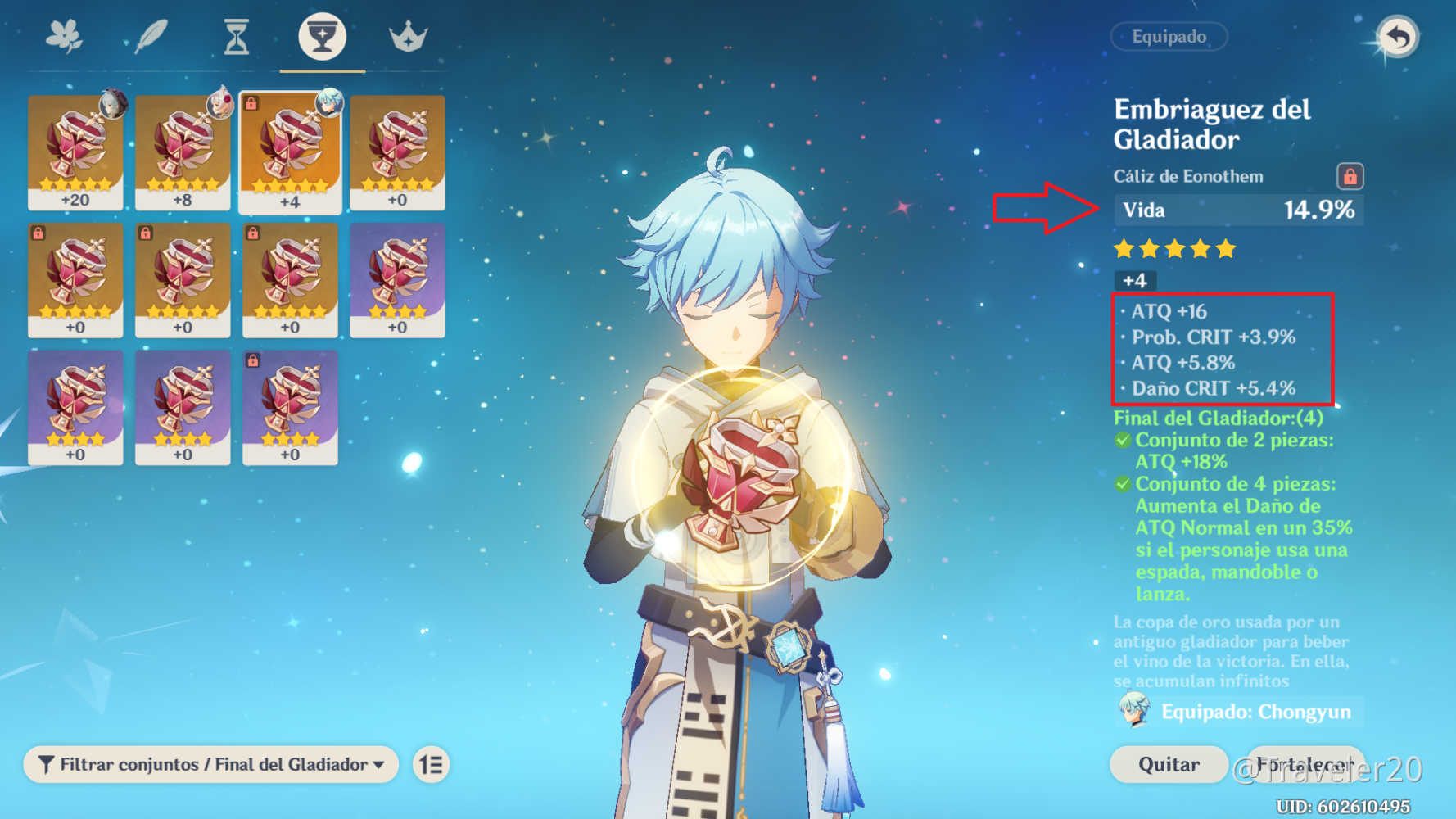This screenshot has width=1456, height=819.
Task: Enhance artifact with Fortalecer button
Action: click(x=1305, y=764)
